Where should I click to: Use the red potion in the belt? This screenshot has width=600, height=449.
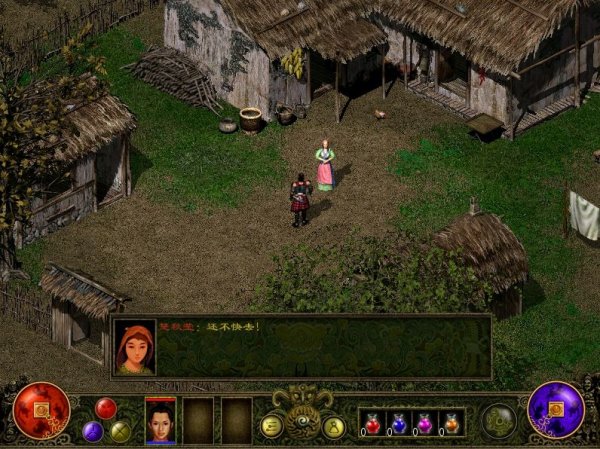(373, 423)
